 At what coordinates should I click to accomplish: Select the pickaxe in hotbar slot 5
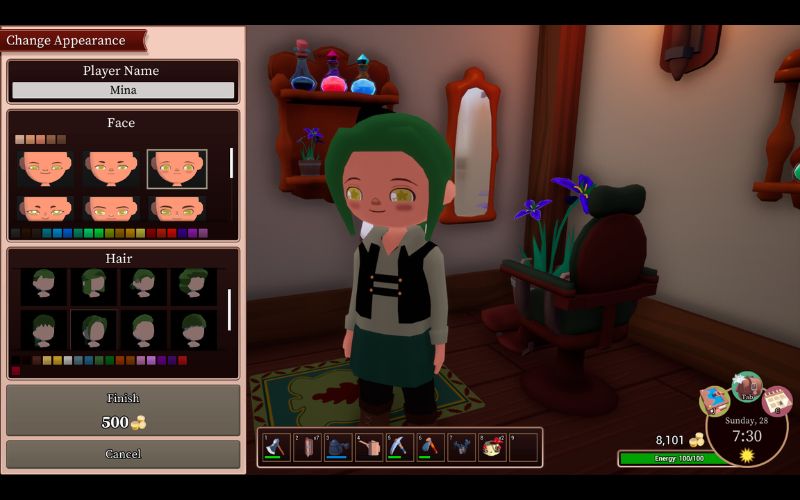[400, 447]
